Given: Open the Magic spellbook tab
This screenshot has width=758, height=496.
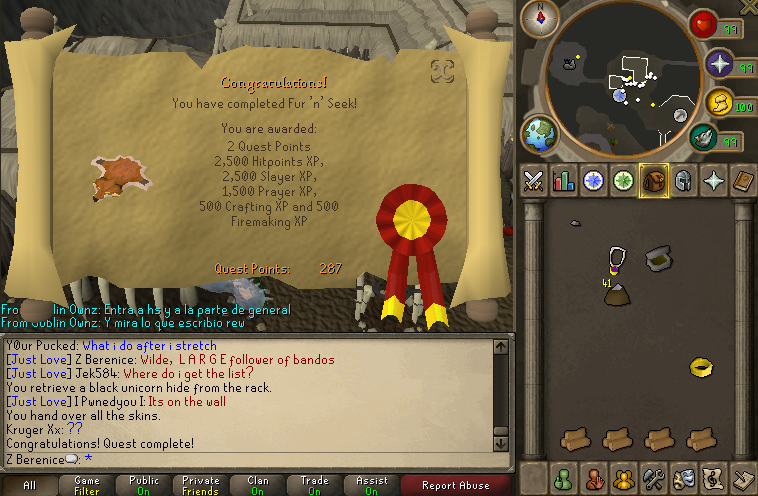Looking at the screenshot, I should [x=744, y=181].
